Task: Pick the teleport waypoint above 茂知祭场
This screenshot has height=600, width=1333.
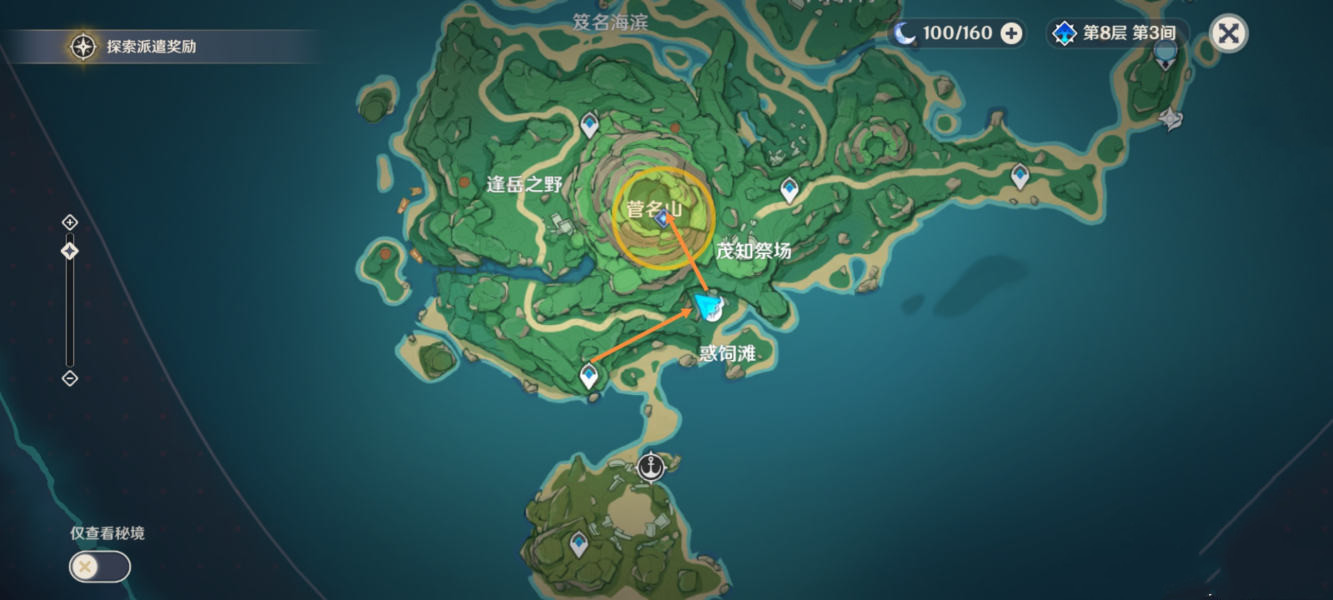Action: (x=790, y=189)
